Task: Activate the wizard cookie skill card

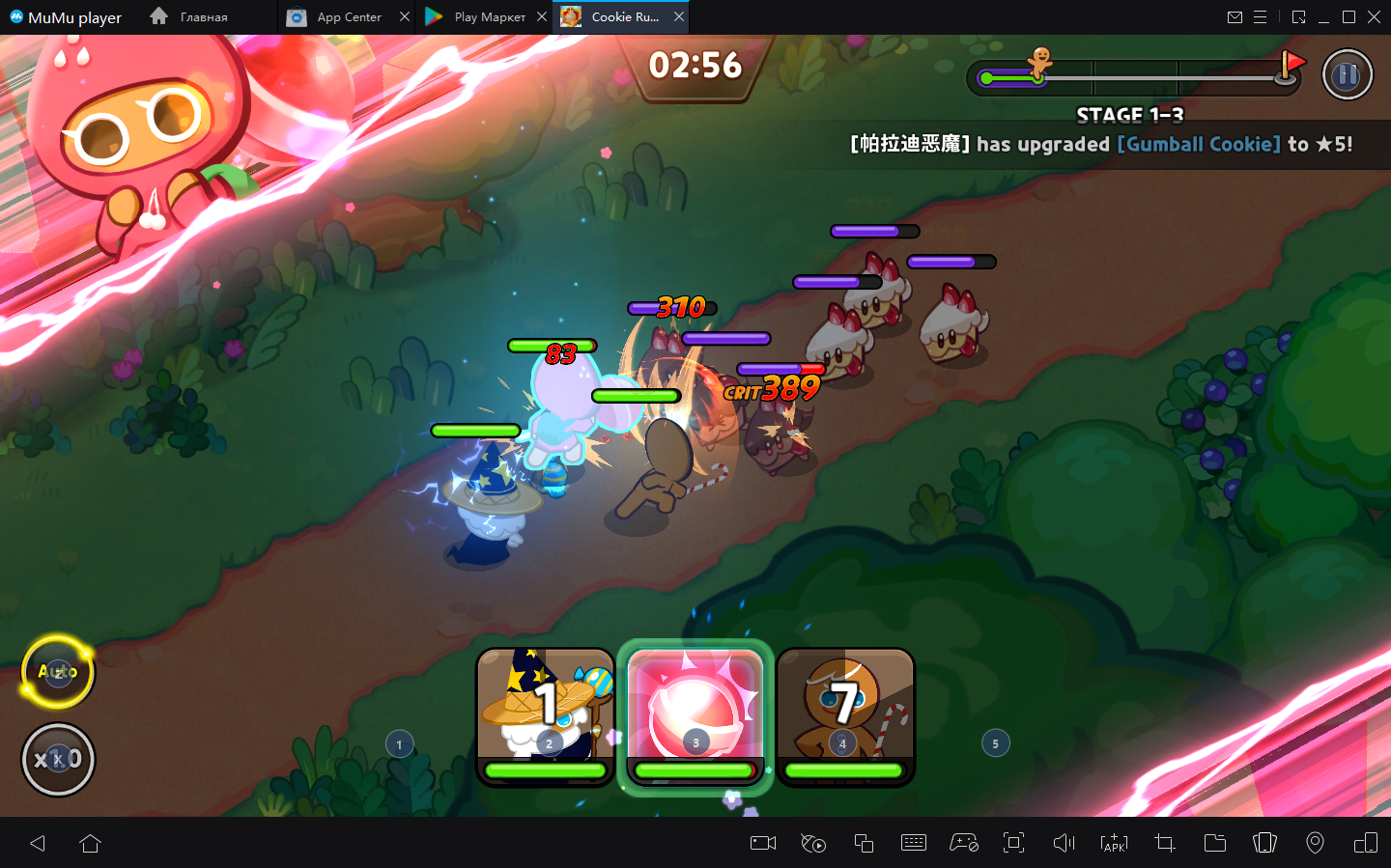Action: (546, 715)
